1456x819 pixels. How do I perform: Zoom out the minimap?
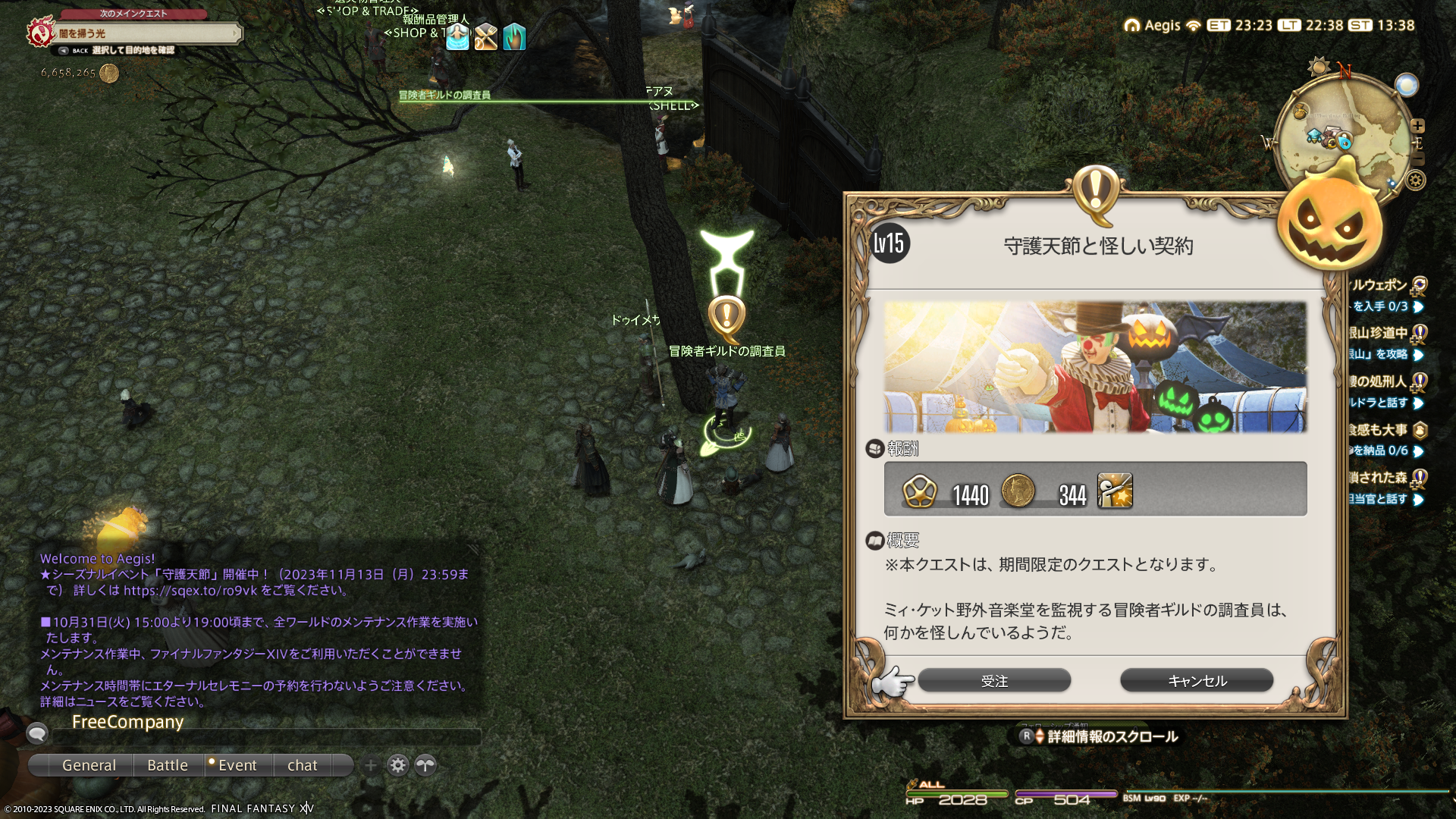click(x=1417, y=158)
